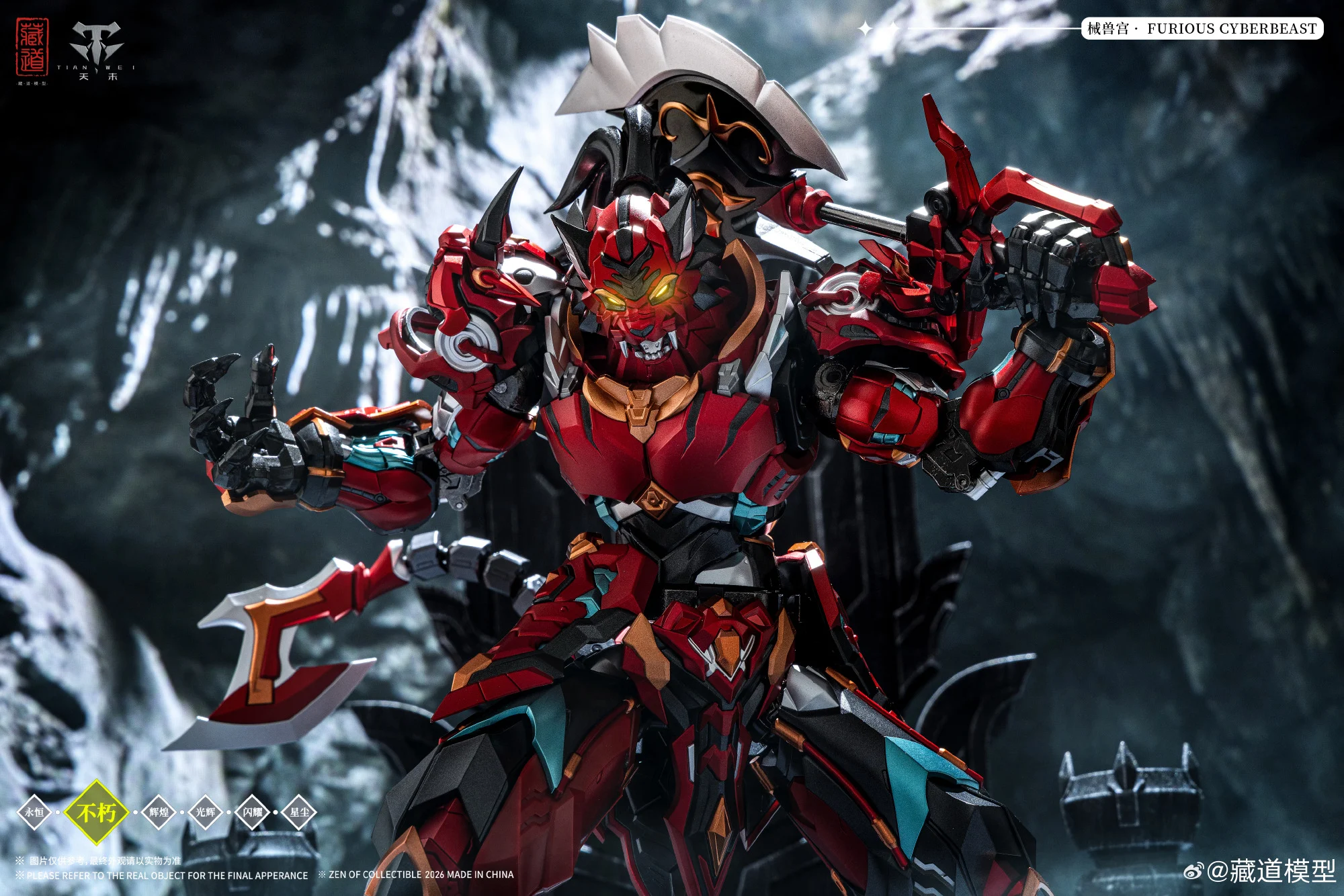
Task: Pick the 光辉 rarity diamond
Action: (x=206, y=812)
